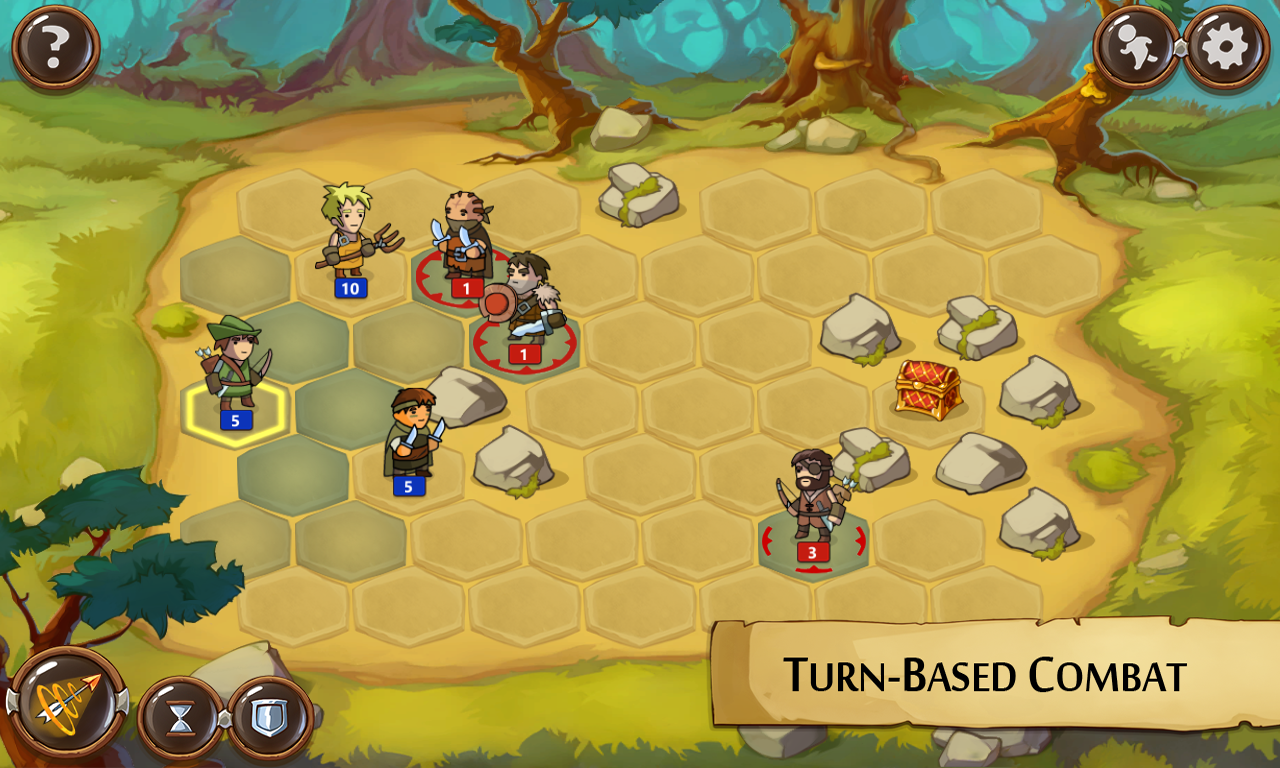
Task: Select the dagger-wielding rogue unit
Action: 410,435
